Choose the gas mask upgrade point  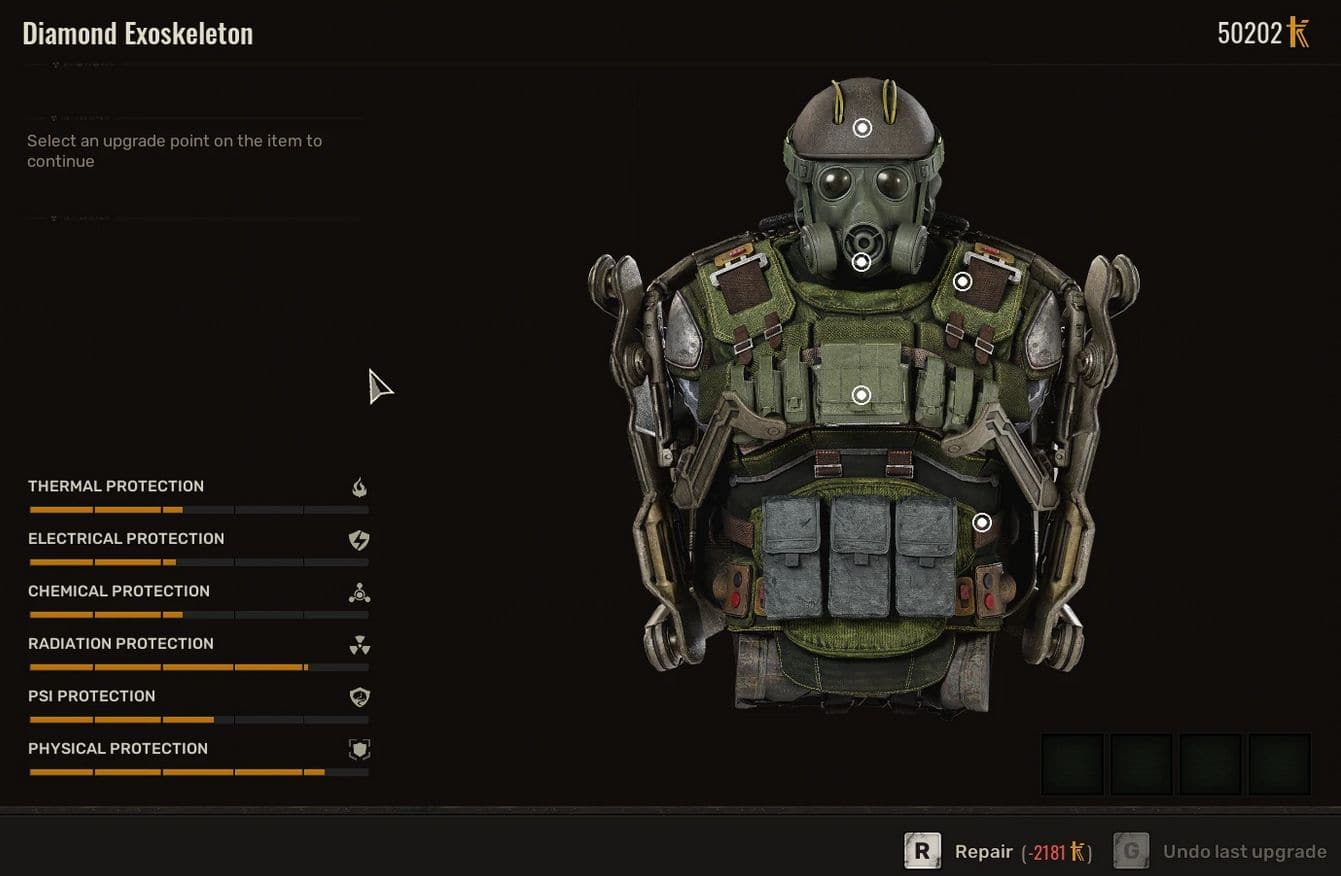pyautogui.click(x=861, y=262)
